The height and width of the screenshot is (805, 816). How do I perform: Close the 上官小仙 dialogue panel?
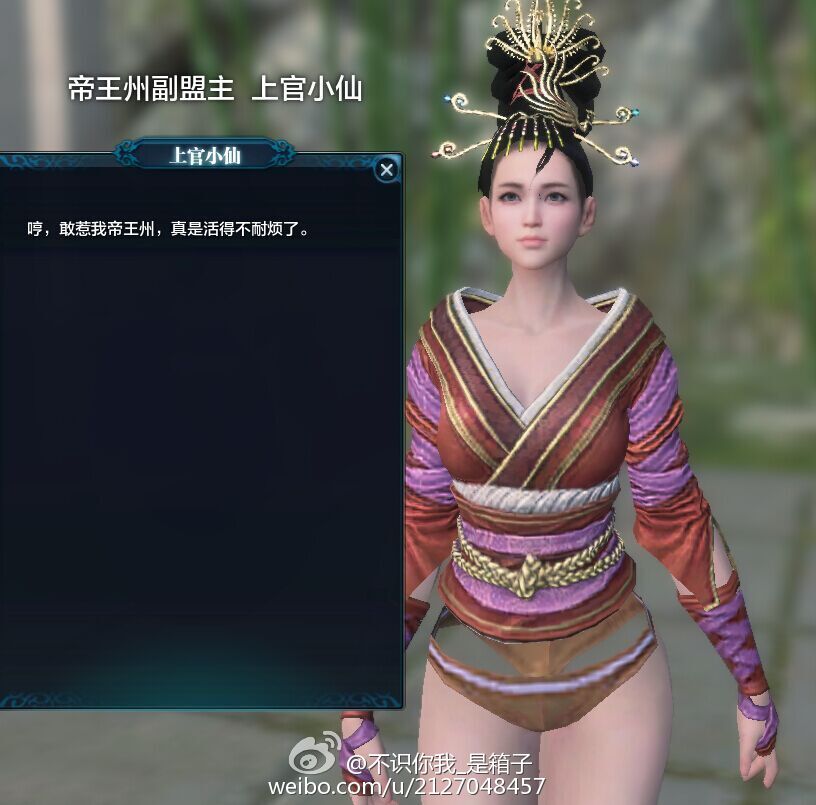[x=386, y=170]
